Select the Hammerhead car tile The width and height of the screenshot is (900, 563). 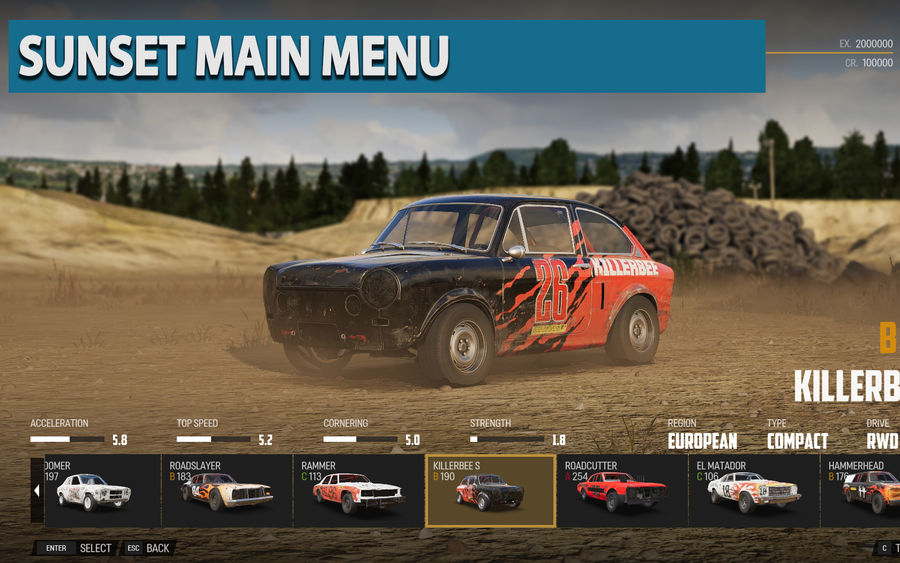coord(862,491)
